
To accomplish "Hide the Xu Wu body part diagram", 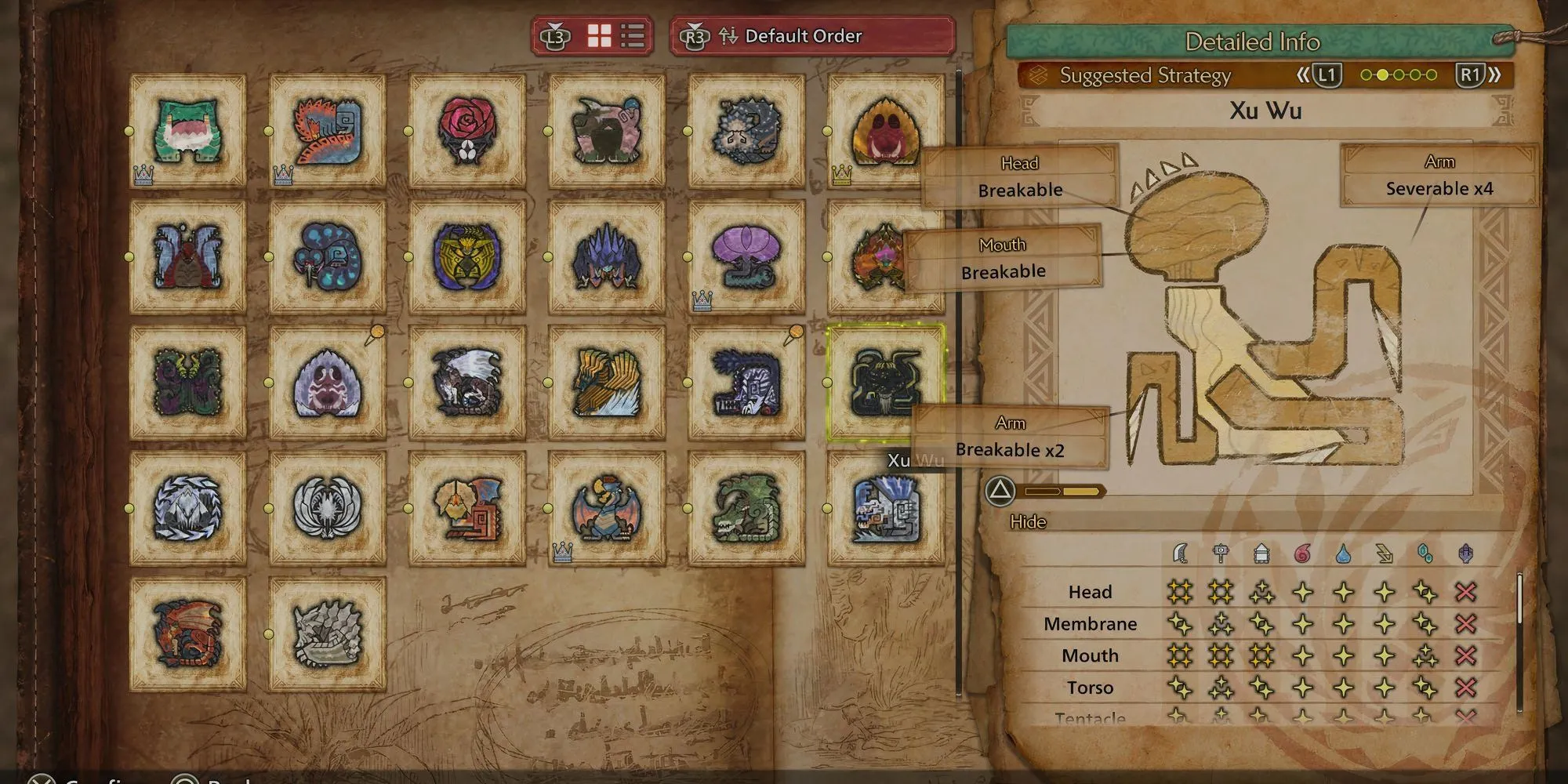I will (1000, 492).
